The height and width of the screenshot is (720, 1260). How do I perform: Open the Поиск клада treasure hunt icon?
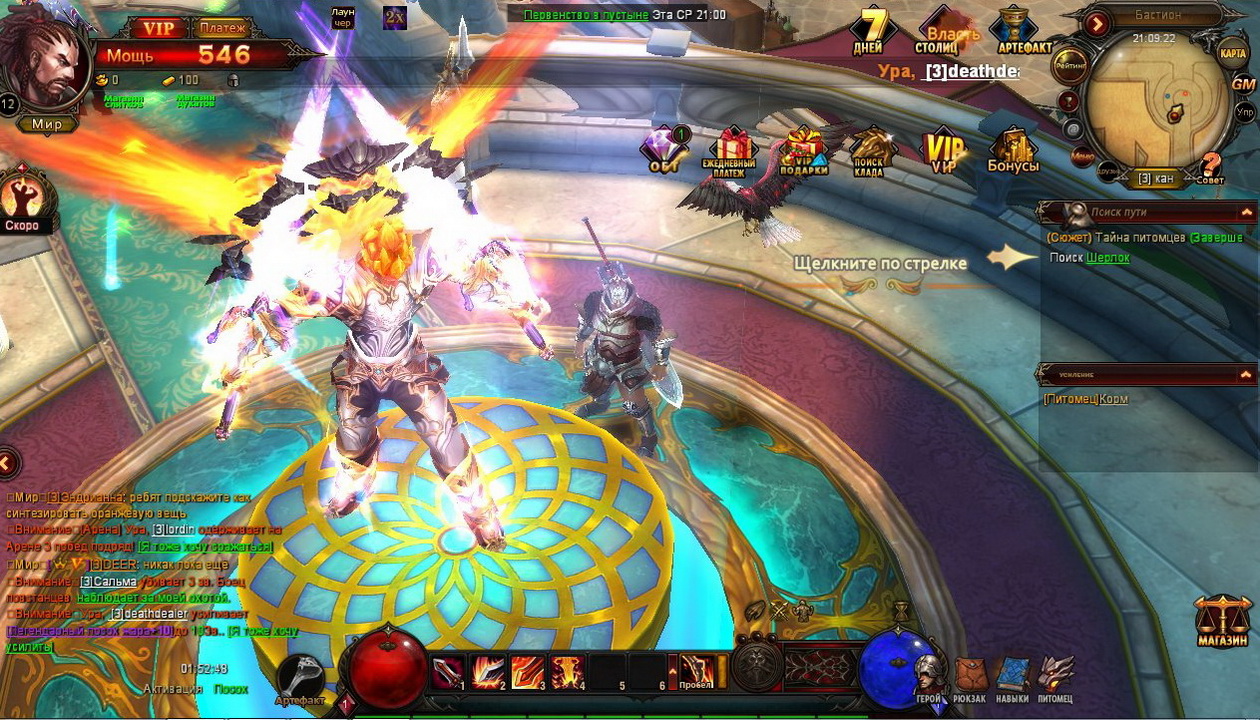tap(868, 151)
